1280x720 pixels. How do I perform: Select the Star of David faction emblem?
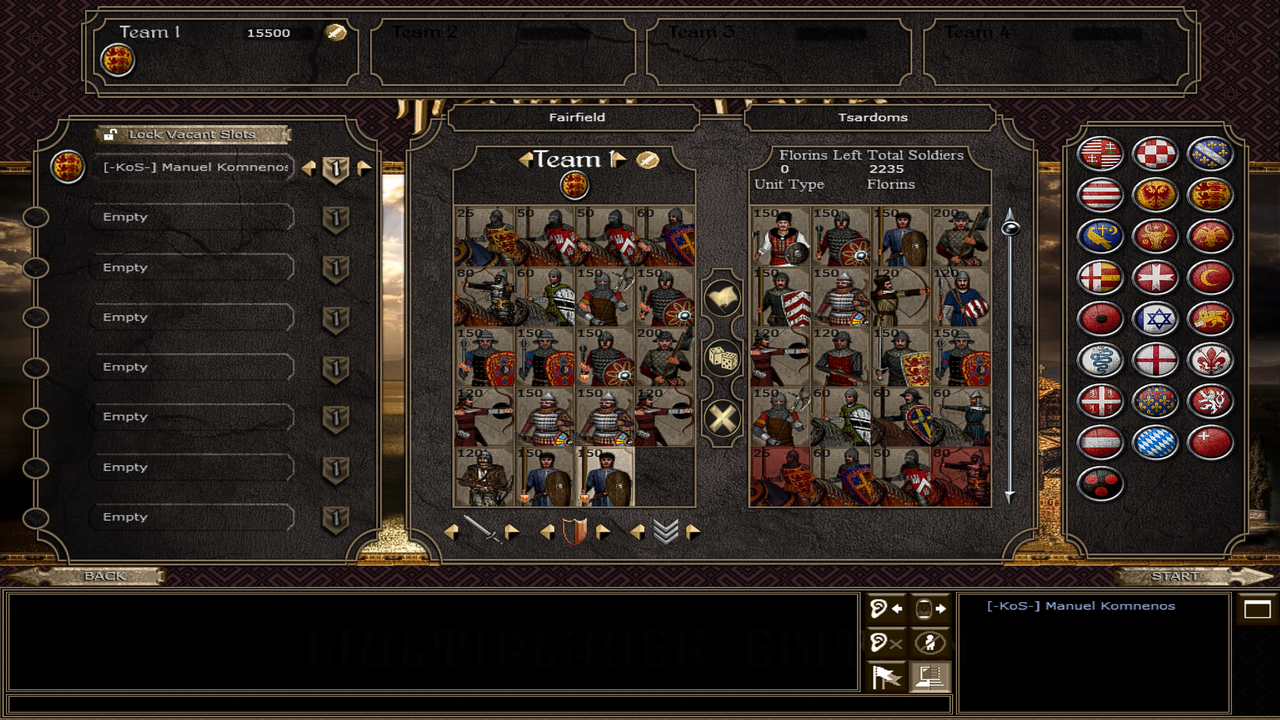1155,319
